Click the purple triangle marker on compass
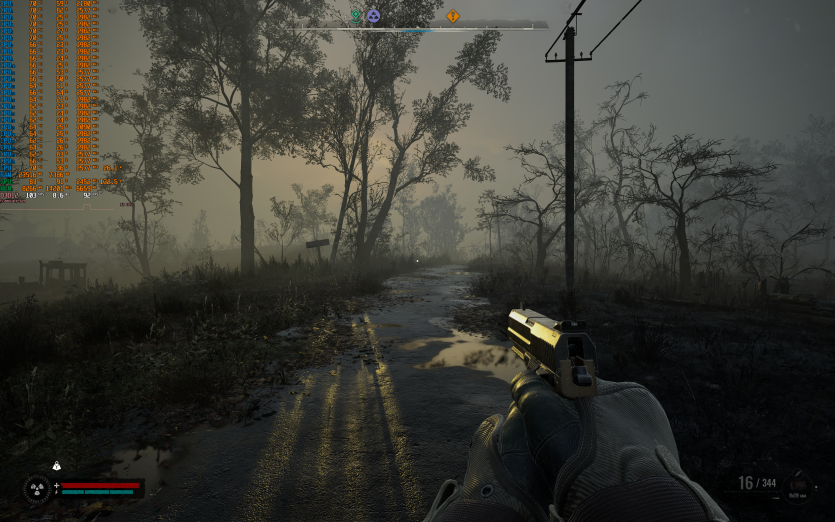This screenshot has width=835, height=522. pos(373,15)
